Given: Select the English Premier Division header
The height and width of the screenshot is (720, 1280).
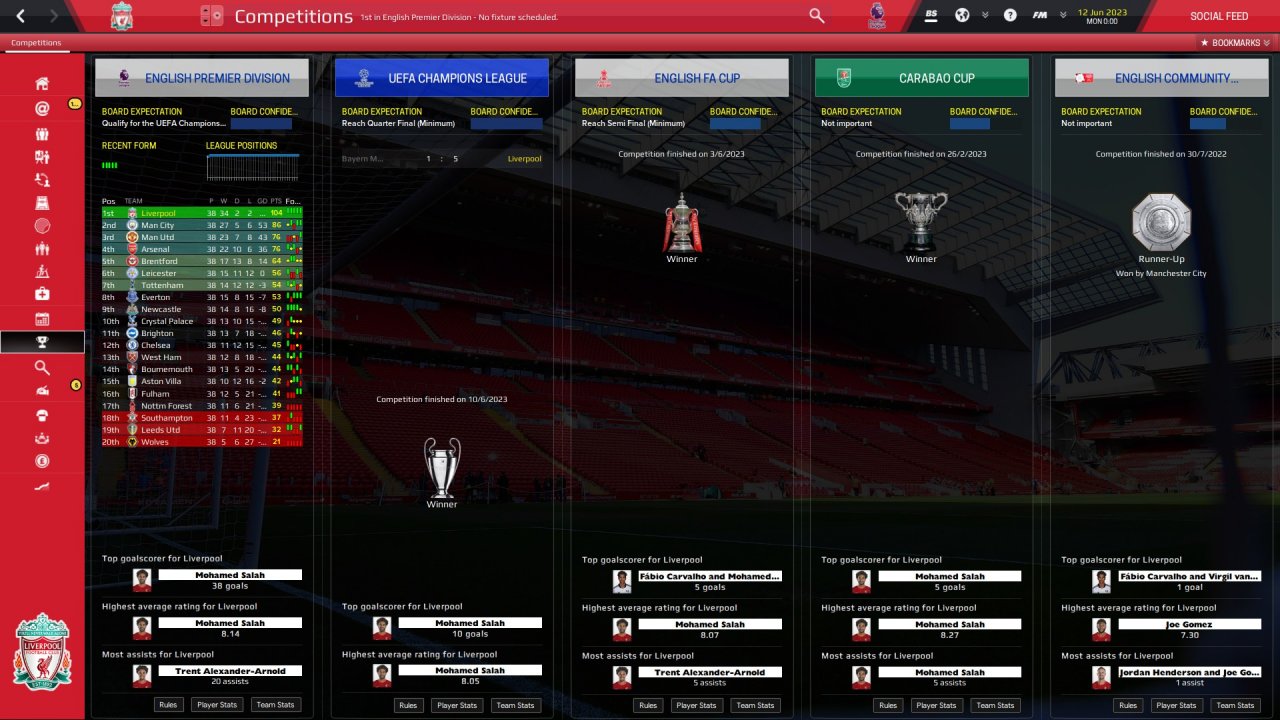Looking at the screenshot, I should [202, 78].
